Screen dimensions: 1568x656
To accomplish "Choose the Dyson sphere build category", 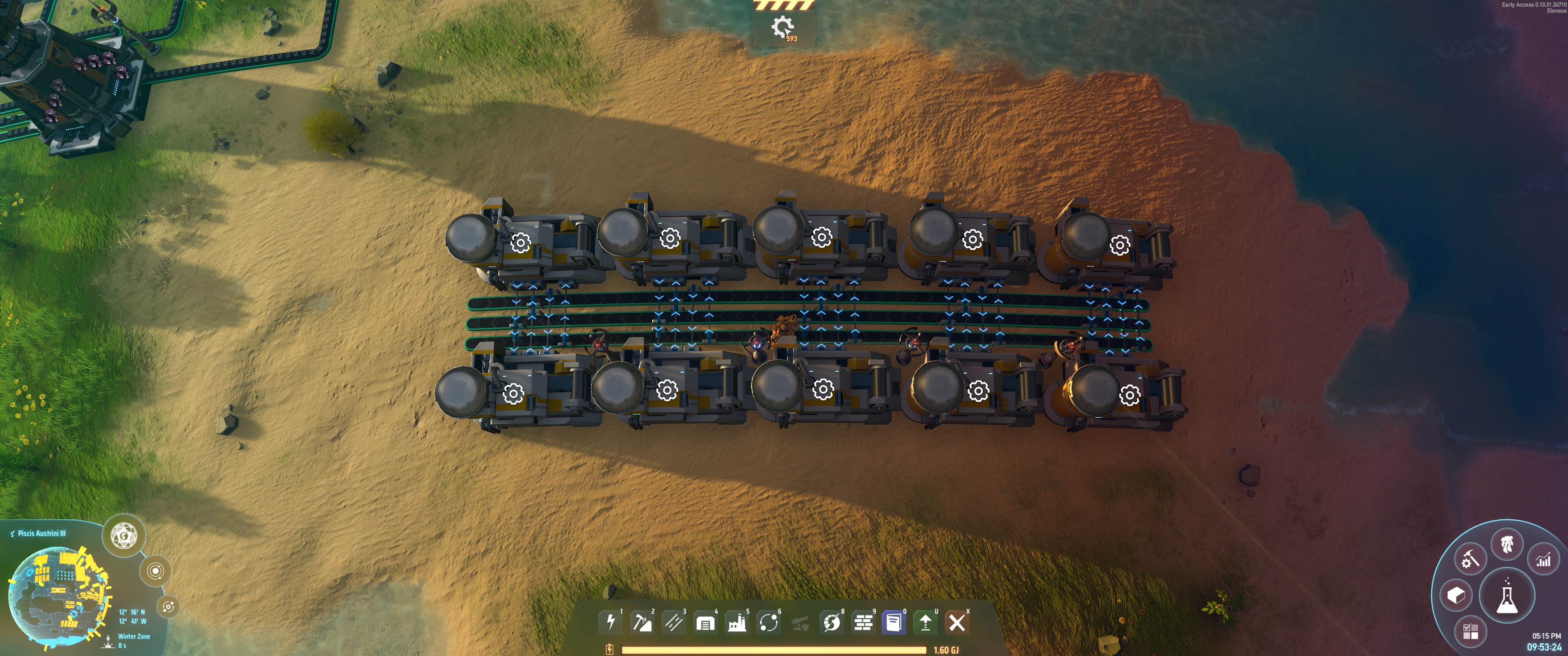I will click(x=831, y=622).
